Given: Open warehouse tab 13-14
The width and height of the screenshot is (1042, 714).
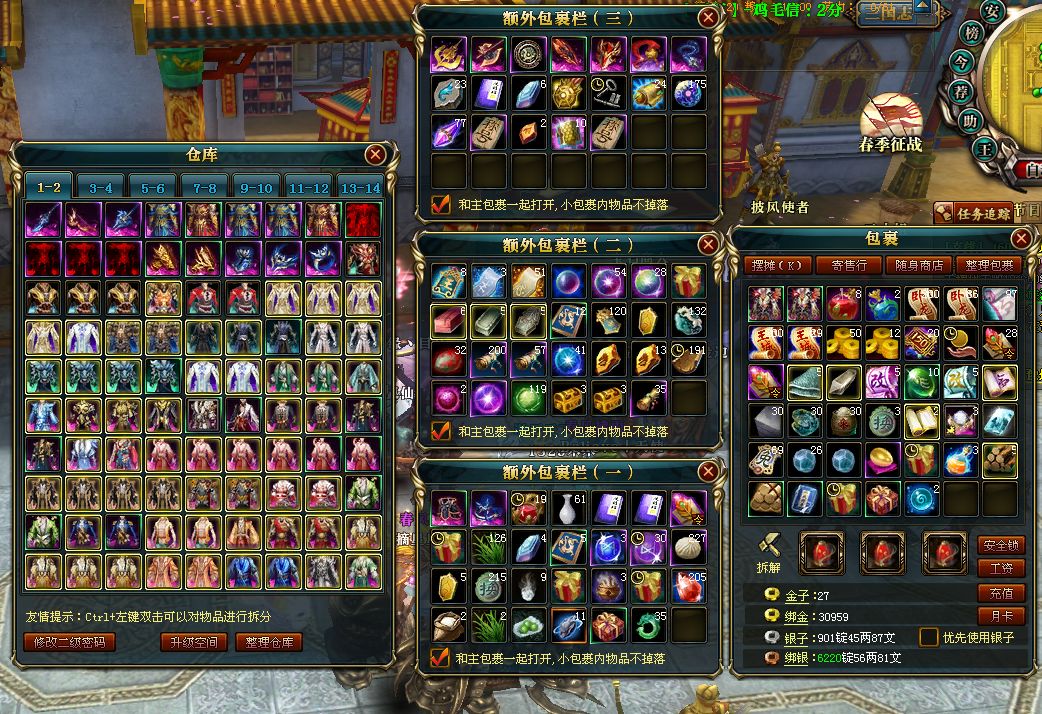Looking at the screenshot, I should (361, 187).
